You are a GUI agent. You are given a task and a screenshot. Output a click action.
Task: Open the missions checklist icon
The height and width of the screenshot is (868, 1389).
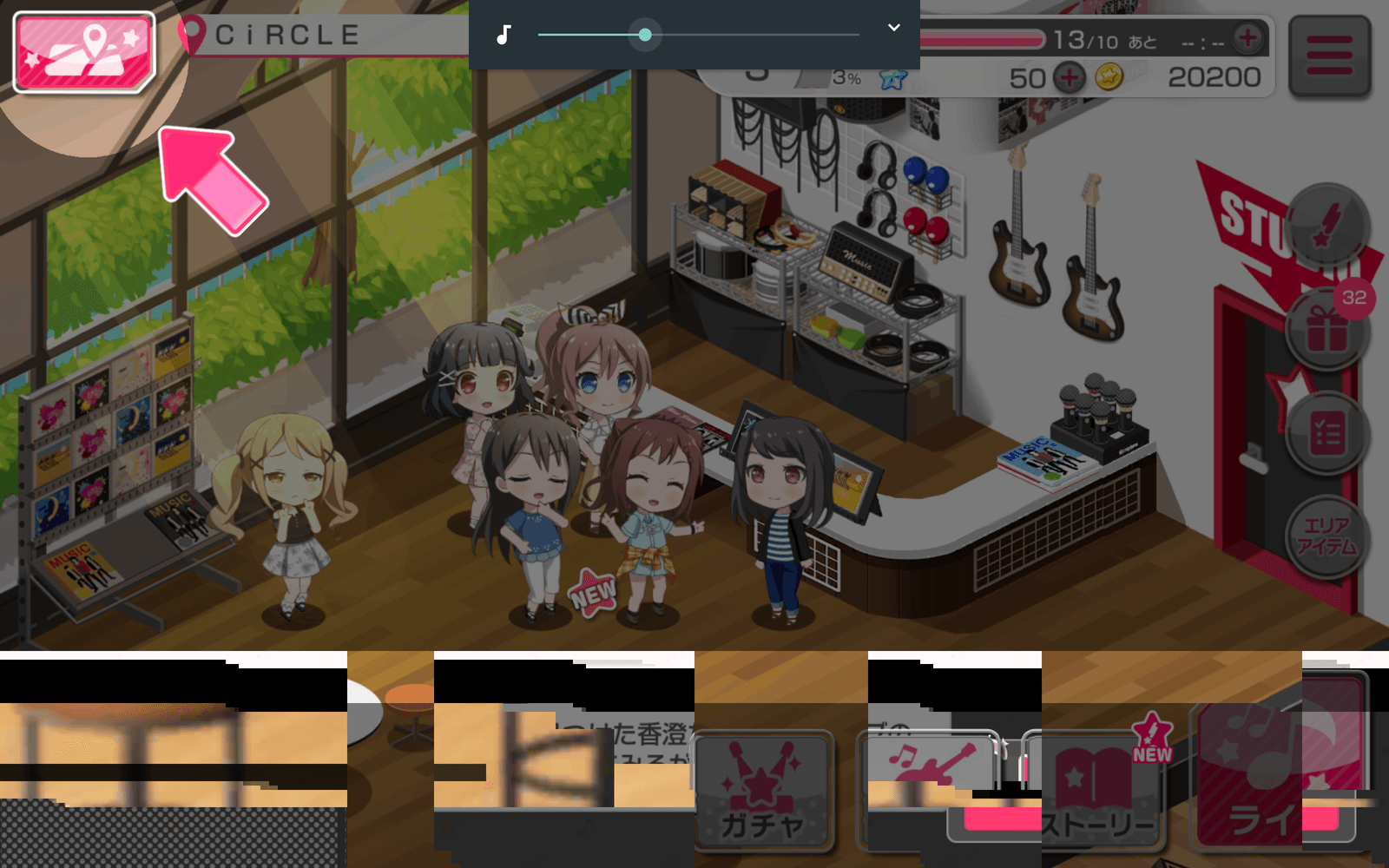point(1326,434)
